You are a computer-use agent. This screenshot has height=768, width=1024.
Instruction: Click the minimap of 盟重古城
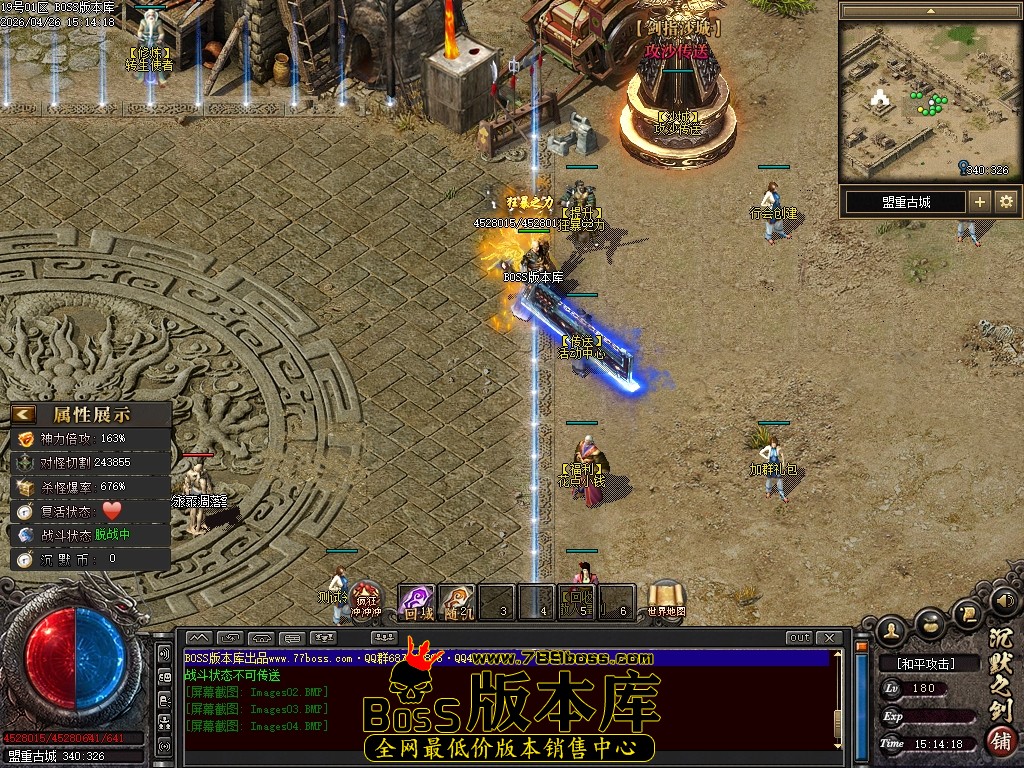930,100
